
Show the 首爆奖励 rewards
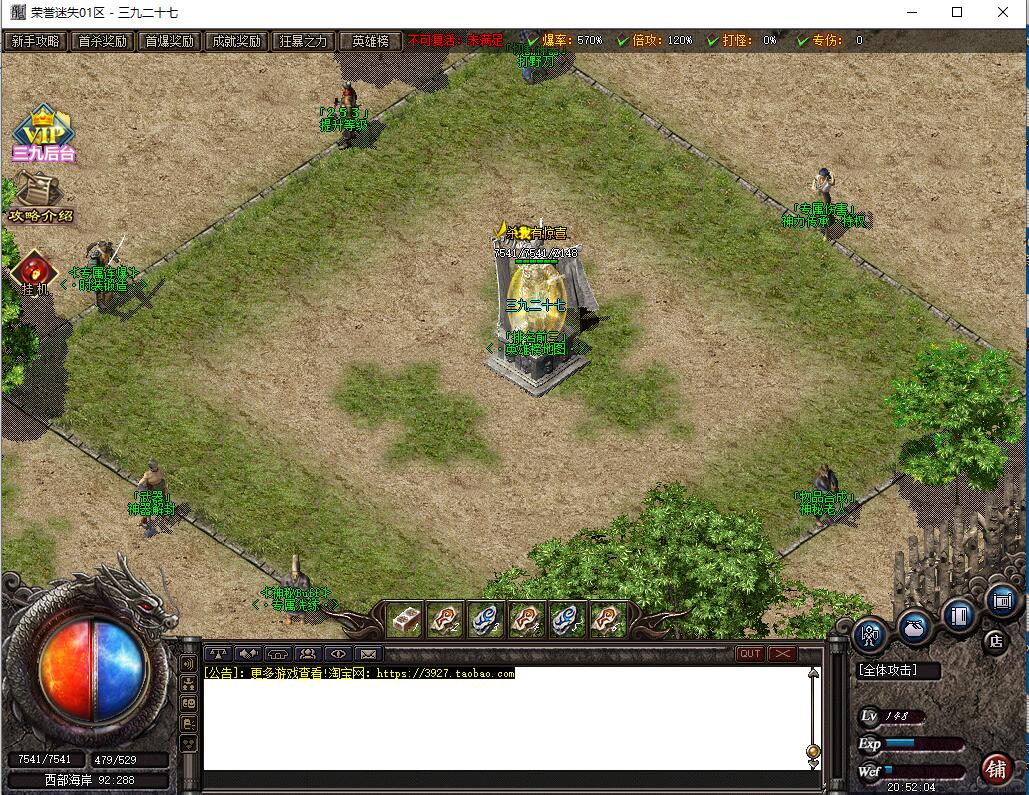[x=169, y=41]
